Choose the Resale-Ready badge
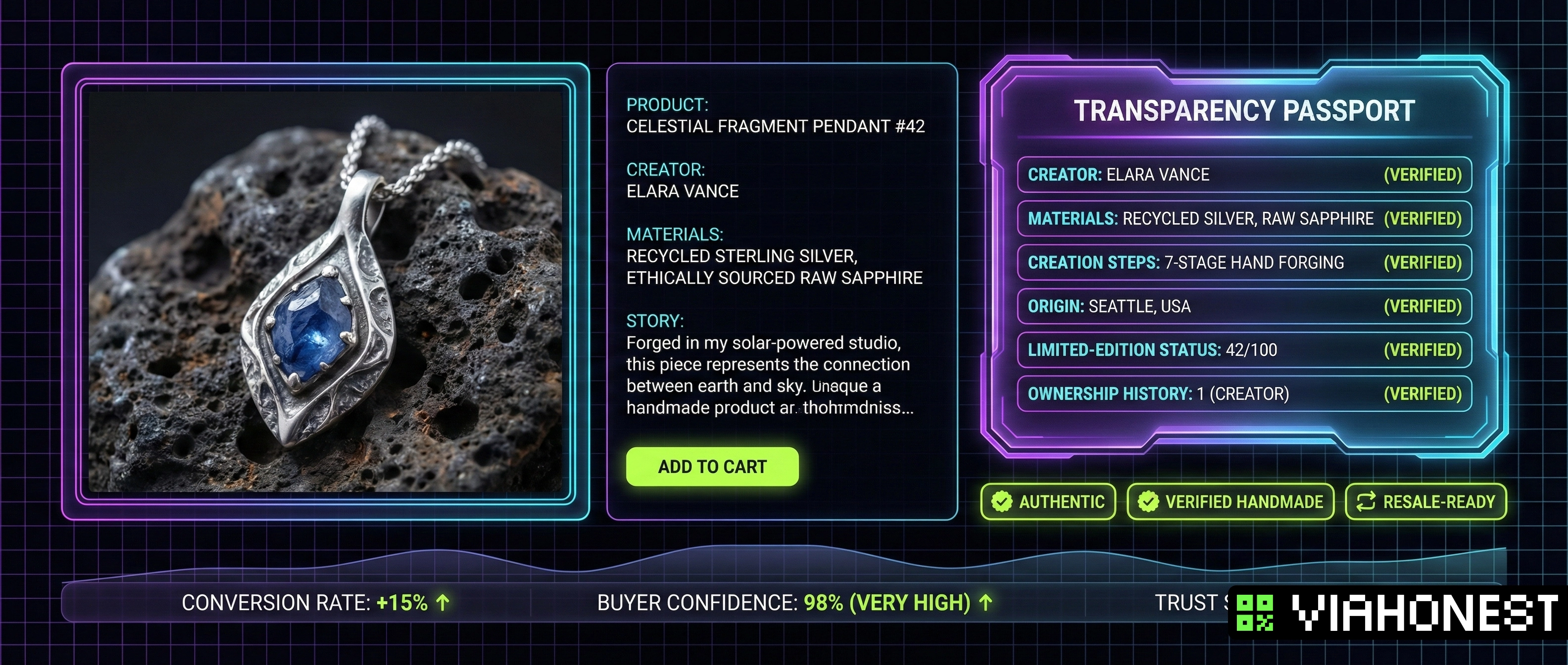This screenshot has height=665, width=1568. coord(1425,502)
